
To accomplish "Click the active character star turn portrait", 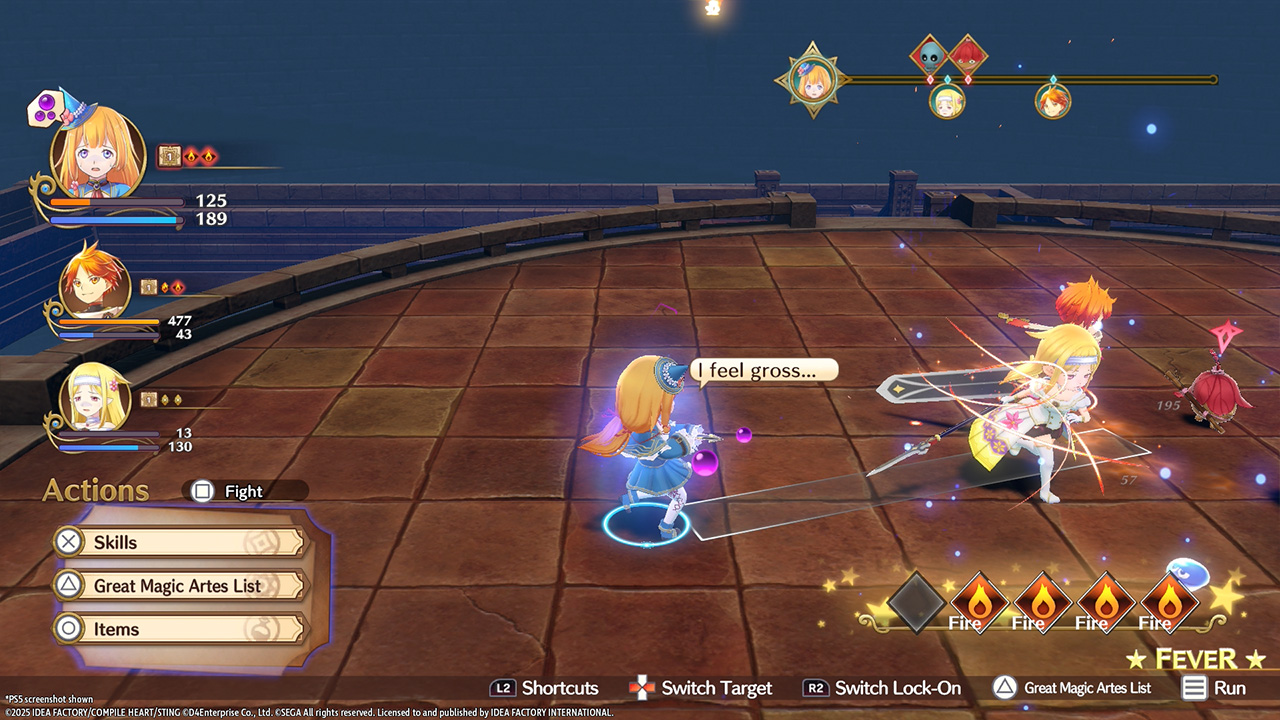I will click(x=812, y=80).
